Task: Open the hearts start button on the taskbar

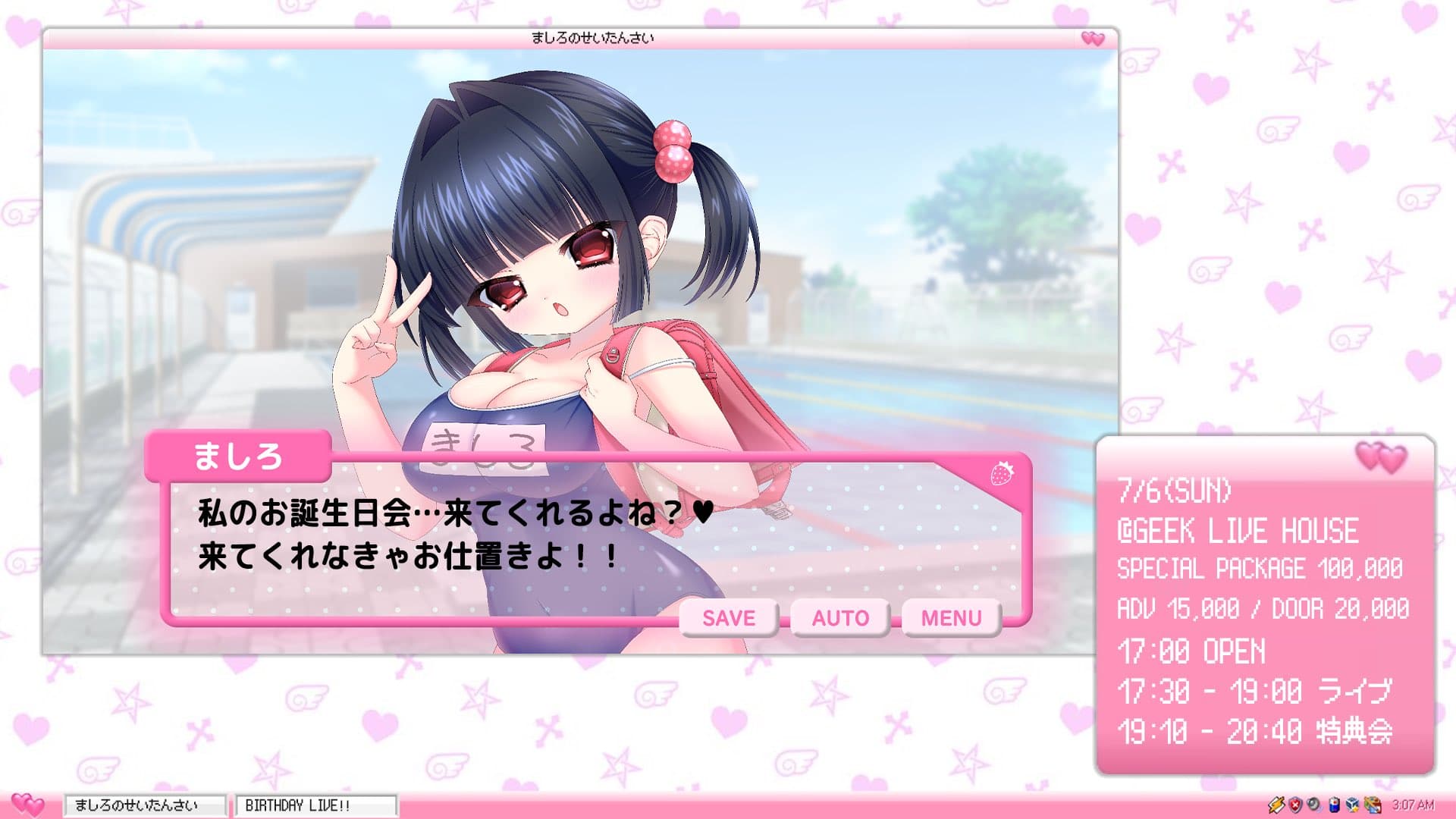Action: [28, 804]
